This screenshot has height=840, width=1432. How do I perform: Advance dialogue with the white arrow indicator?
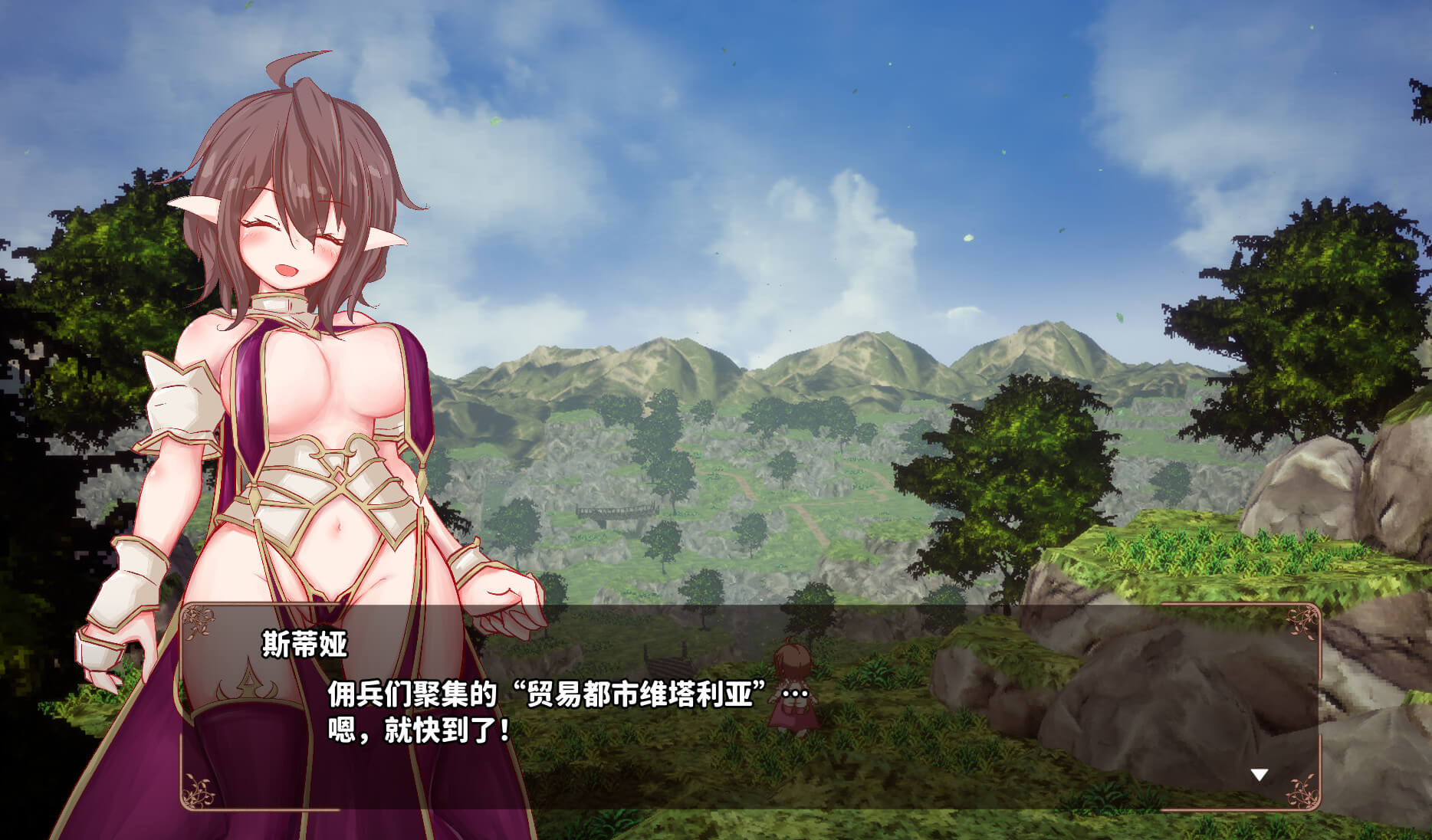(1259, 775)
